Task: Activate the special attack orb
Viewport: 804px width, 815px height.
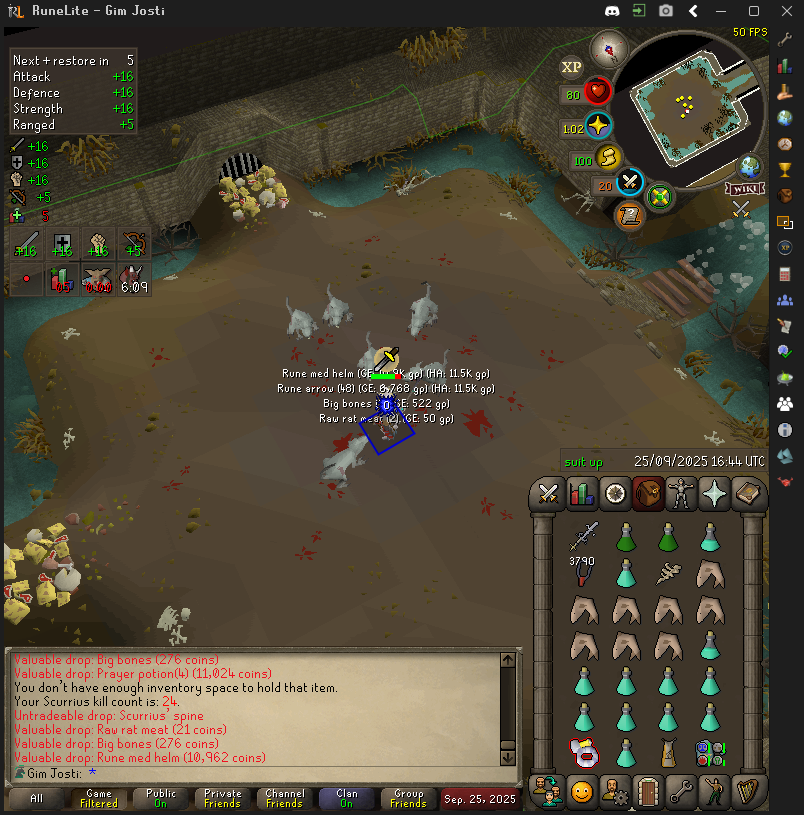Action: point(630,183)
